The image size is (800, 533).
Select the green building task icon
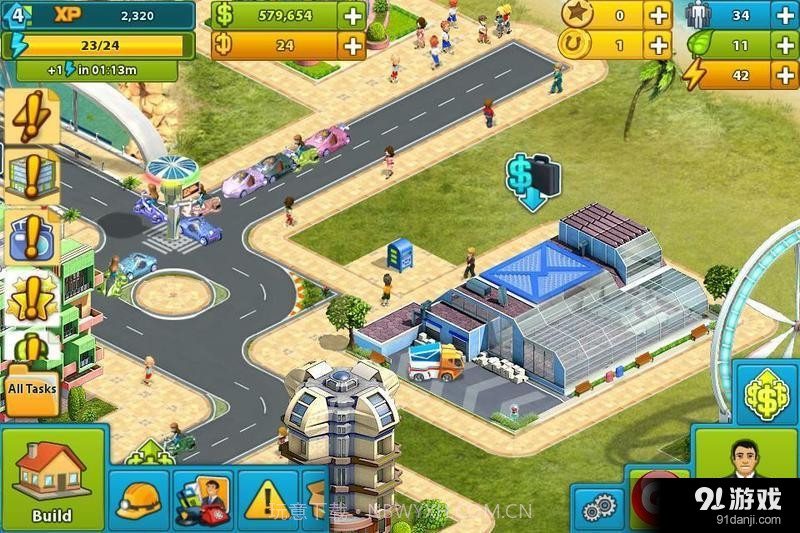pyautogui.click(x=30, y=177)
